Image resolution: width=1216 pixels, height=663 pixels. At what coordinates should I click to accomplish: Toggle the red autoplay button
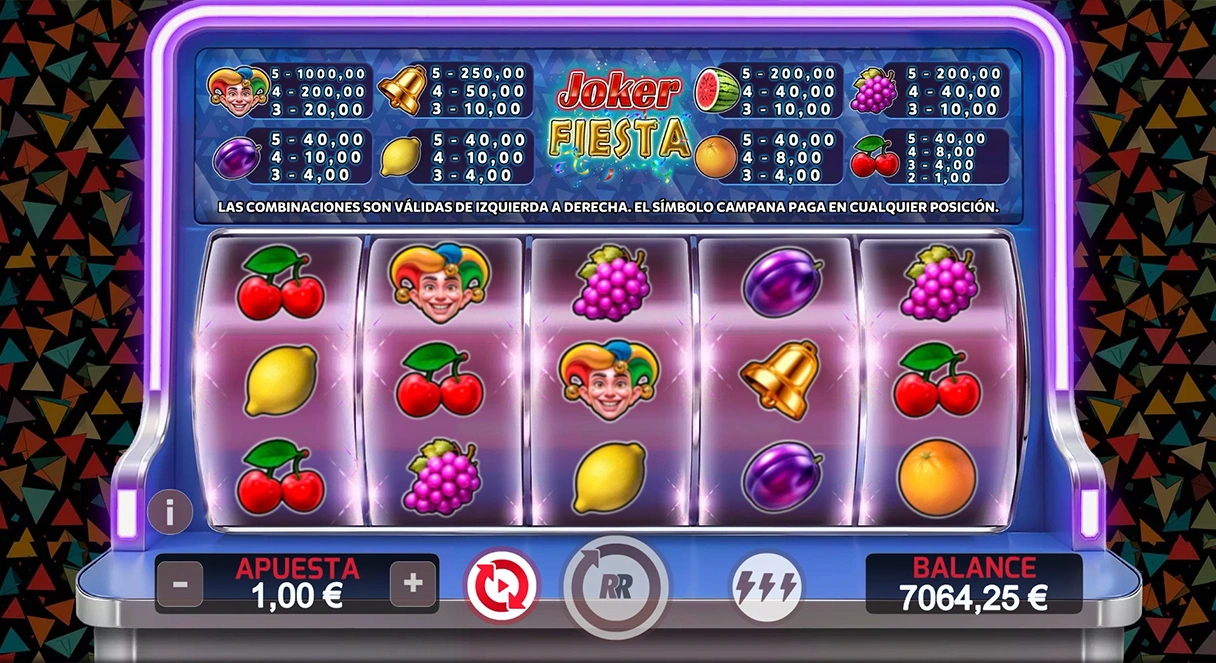coord(501,585)
